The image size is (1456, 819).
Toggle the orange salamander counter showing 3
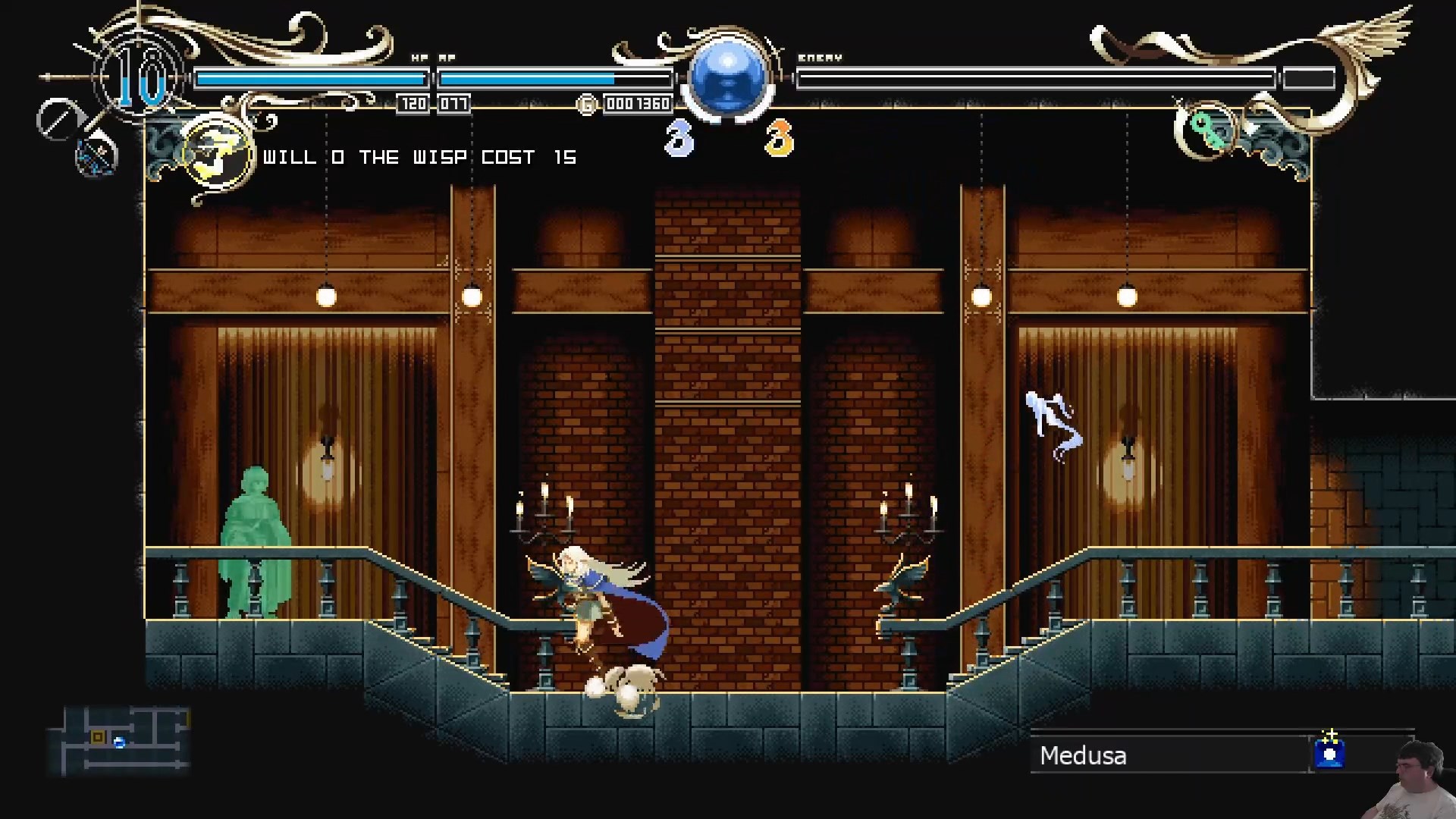pyautogui.click(x=778, y=136)
